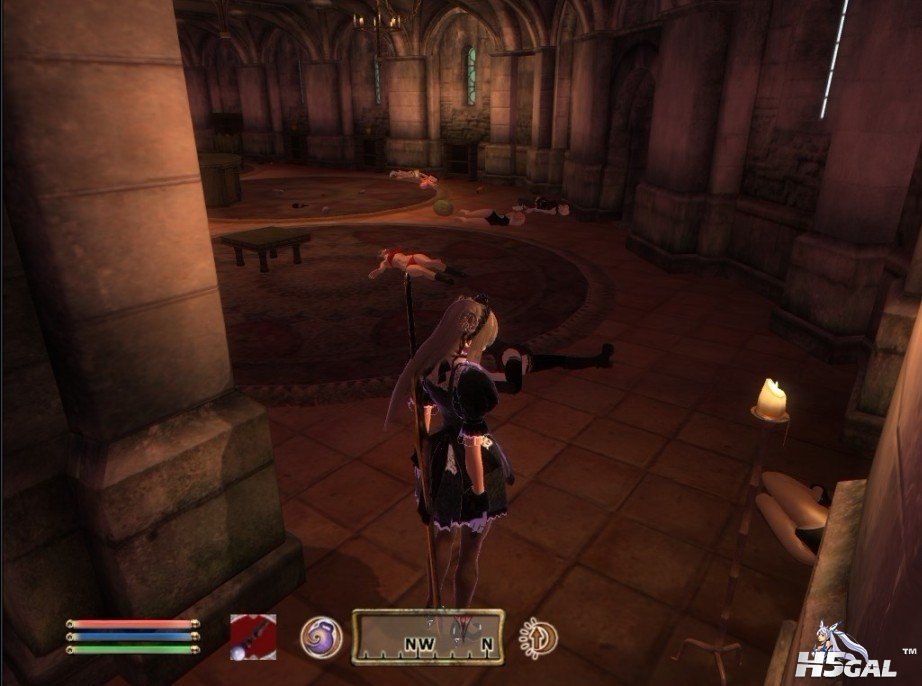Click the compass bar
This screenshot has width=922, height=686.
427,638
